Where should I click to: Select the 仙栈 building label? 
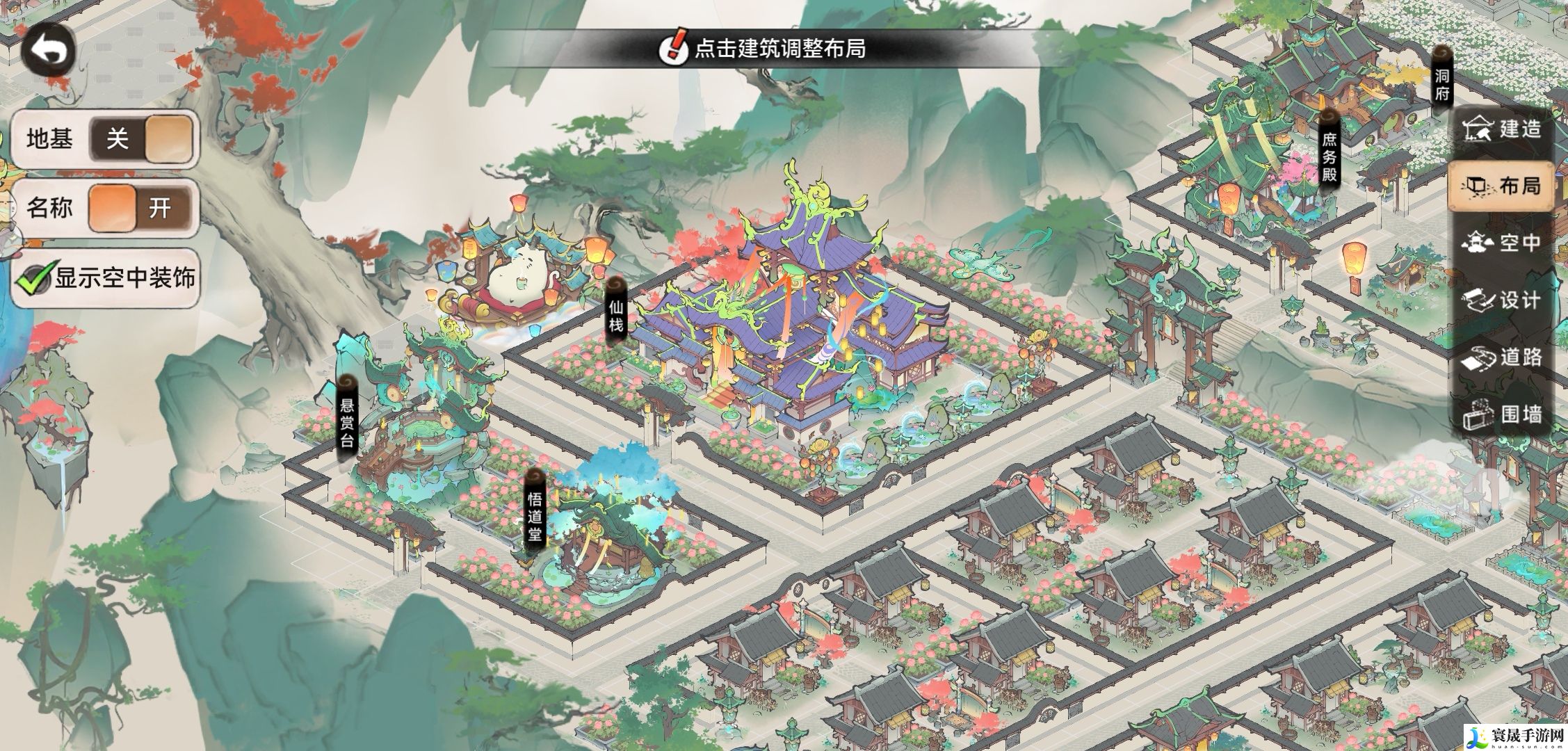[x=616, y=314]
